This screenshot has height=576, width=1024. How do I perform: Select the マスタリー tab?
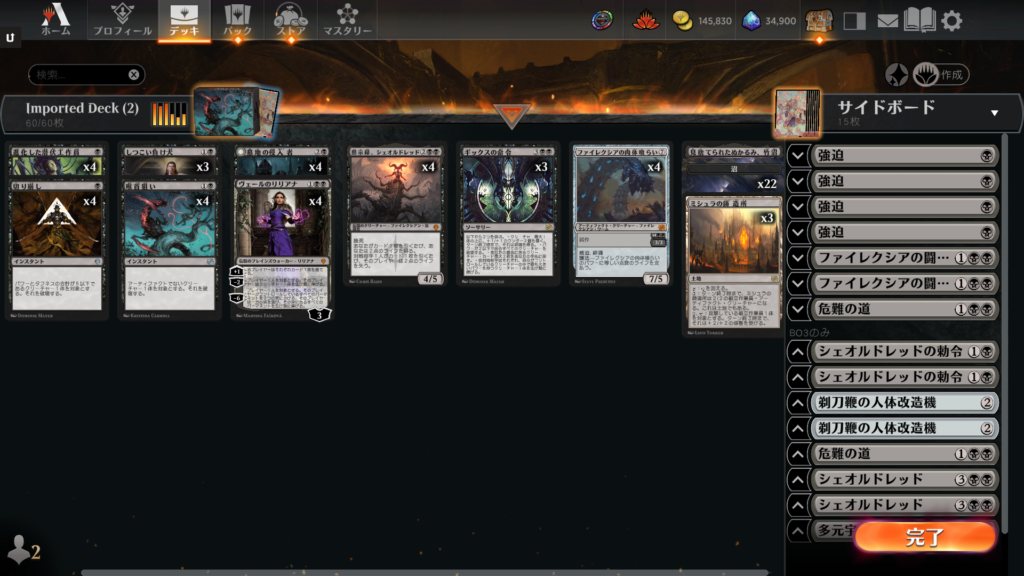click(347, 20)
